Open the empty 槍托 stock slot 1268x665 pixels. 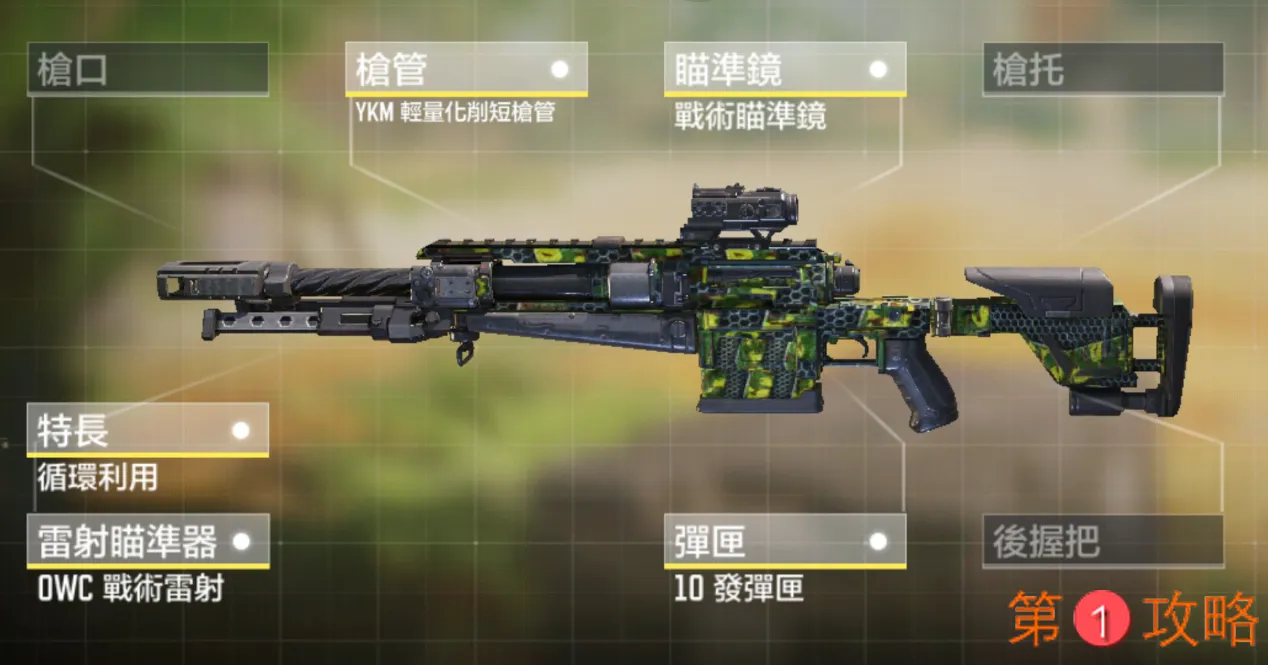pos(1102,70)
